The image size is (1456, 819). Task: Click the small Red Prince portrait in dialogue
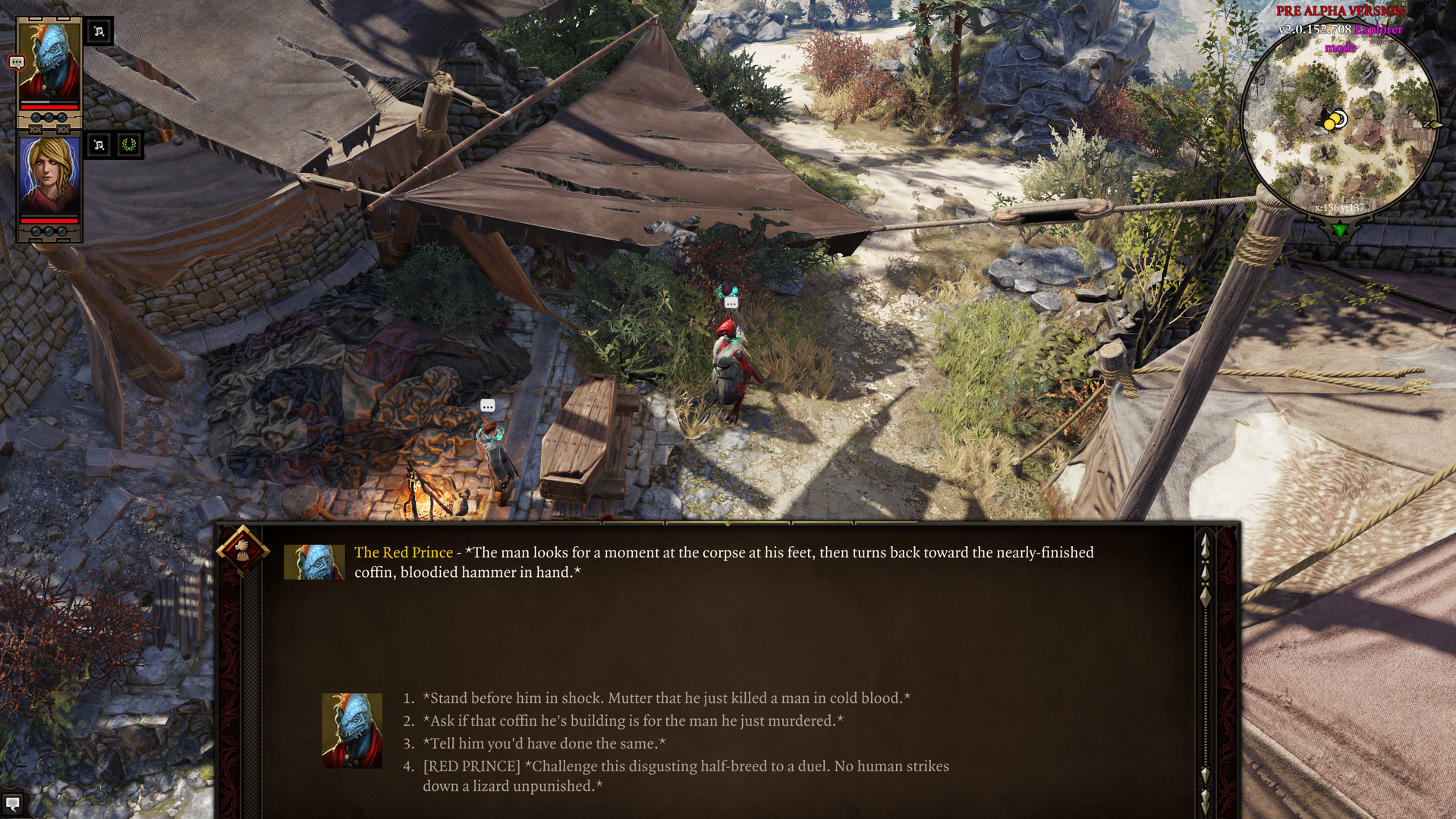(x=314, y=562)
